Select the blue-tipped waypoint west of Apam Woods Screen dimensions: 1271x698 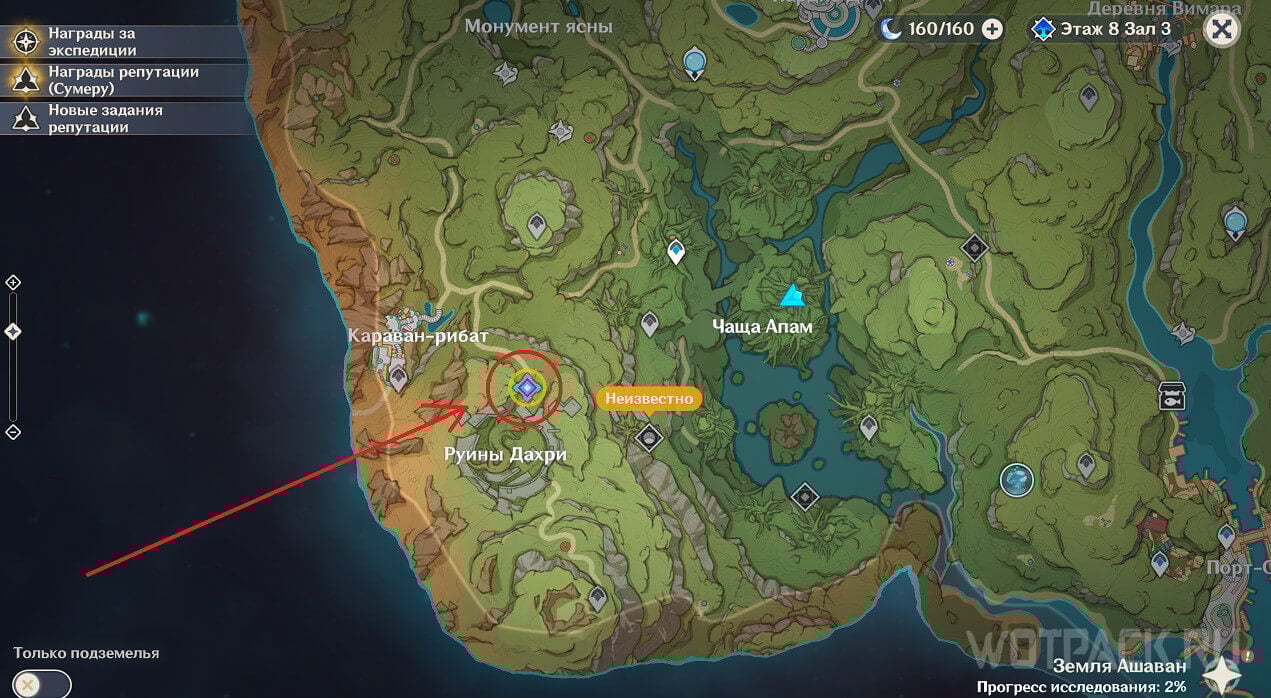pos(676,250)
